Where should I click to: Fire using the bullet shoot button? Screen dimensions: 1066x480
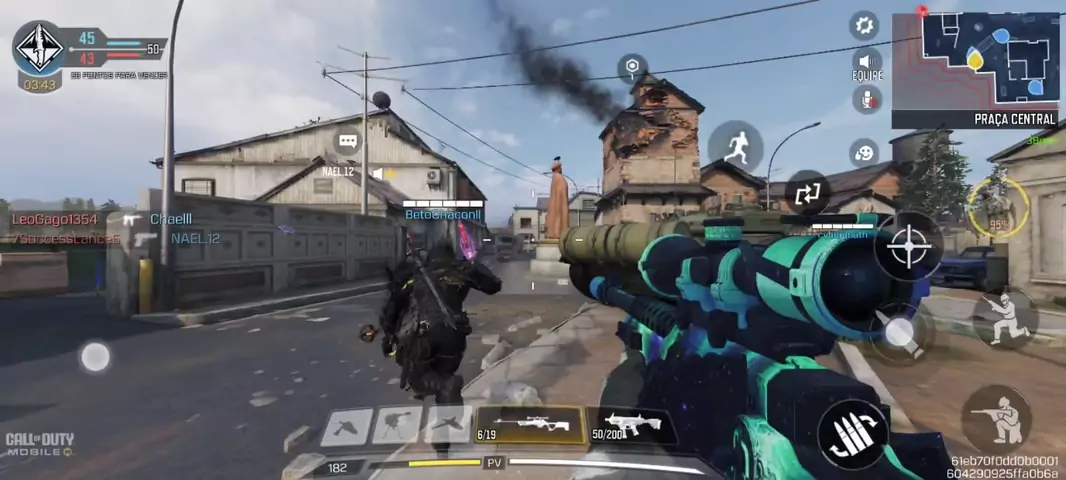click(x=899, y=333)
